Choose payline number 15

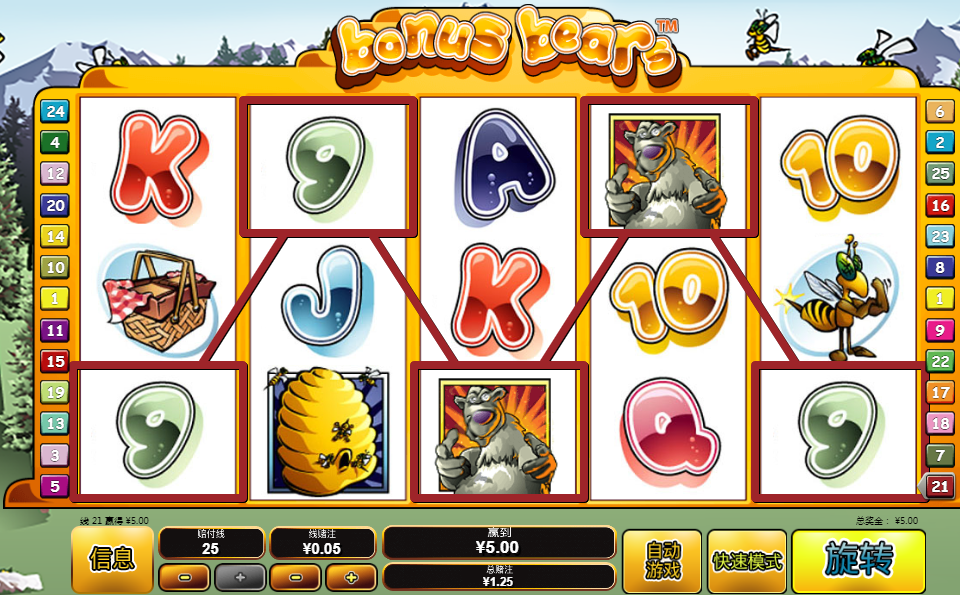[x=54, y=361]
